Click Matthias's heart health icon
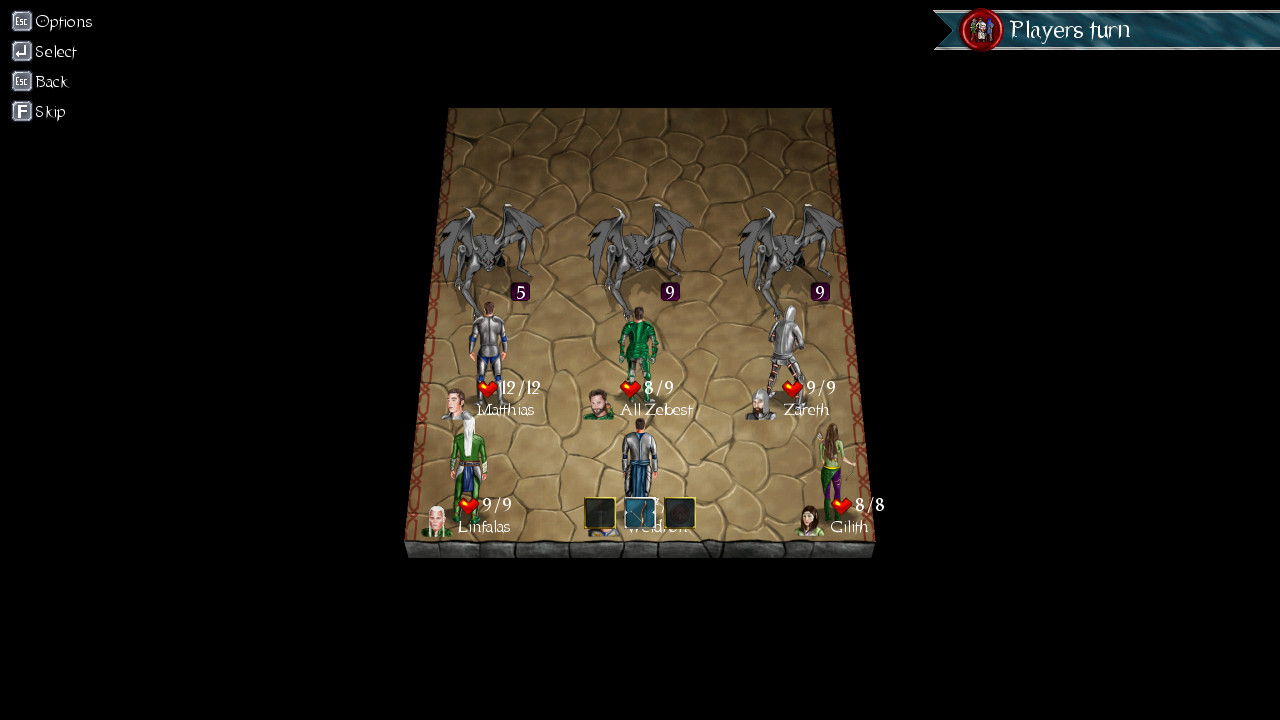Image resolution: width=1280 pixels, height=720 pixels. [487, 388]
